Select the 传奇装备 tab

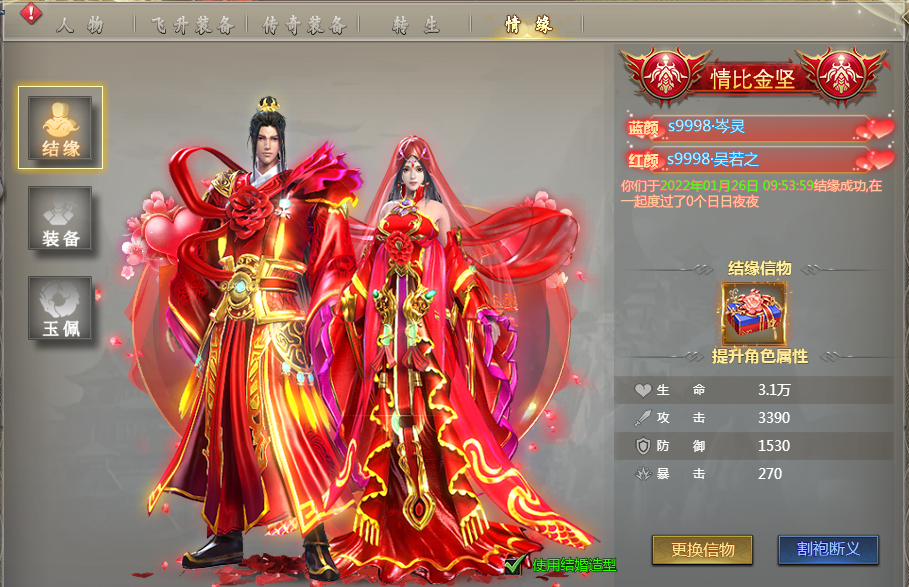(x=303, y=25)
